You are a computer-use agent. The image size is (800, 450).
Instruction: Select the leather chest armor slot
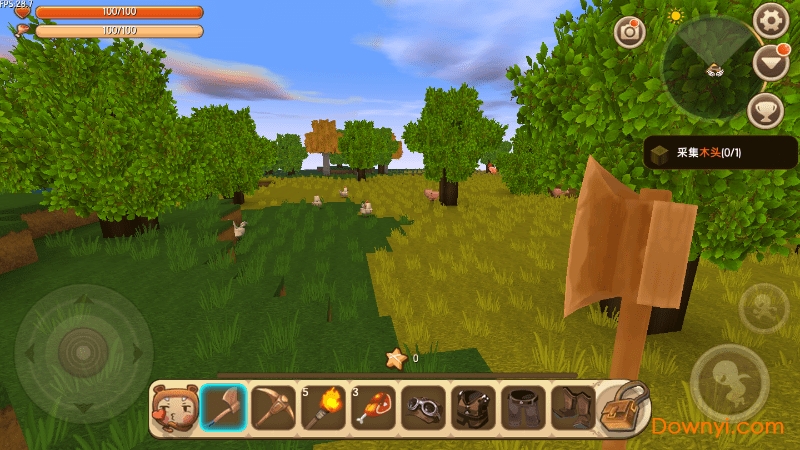click(473, 408)
